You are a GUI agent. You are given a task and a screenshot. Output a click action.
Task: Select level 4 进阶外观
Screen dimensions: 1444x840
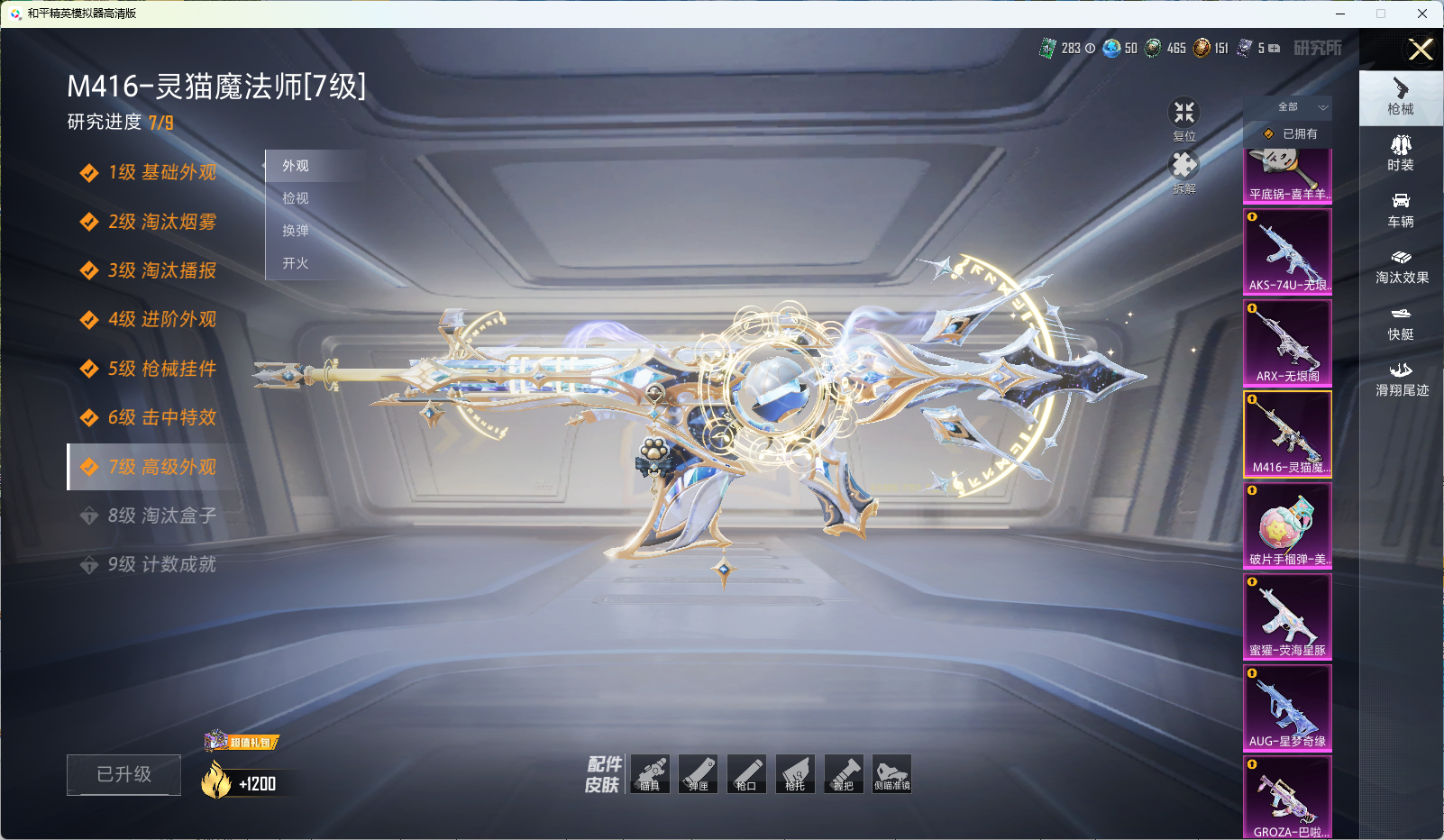tap(161, 319)
